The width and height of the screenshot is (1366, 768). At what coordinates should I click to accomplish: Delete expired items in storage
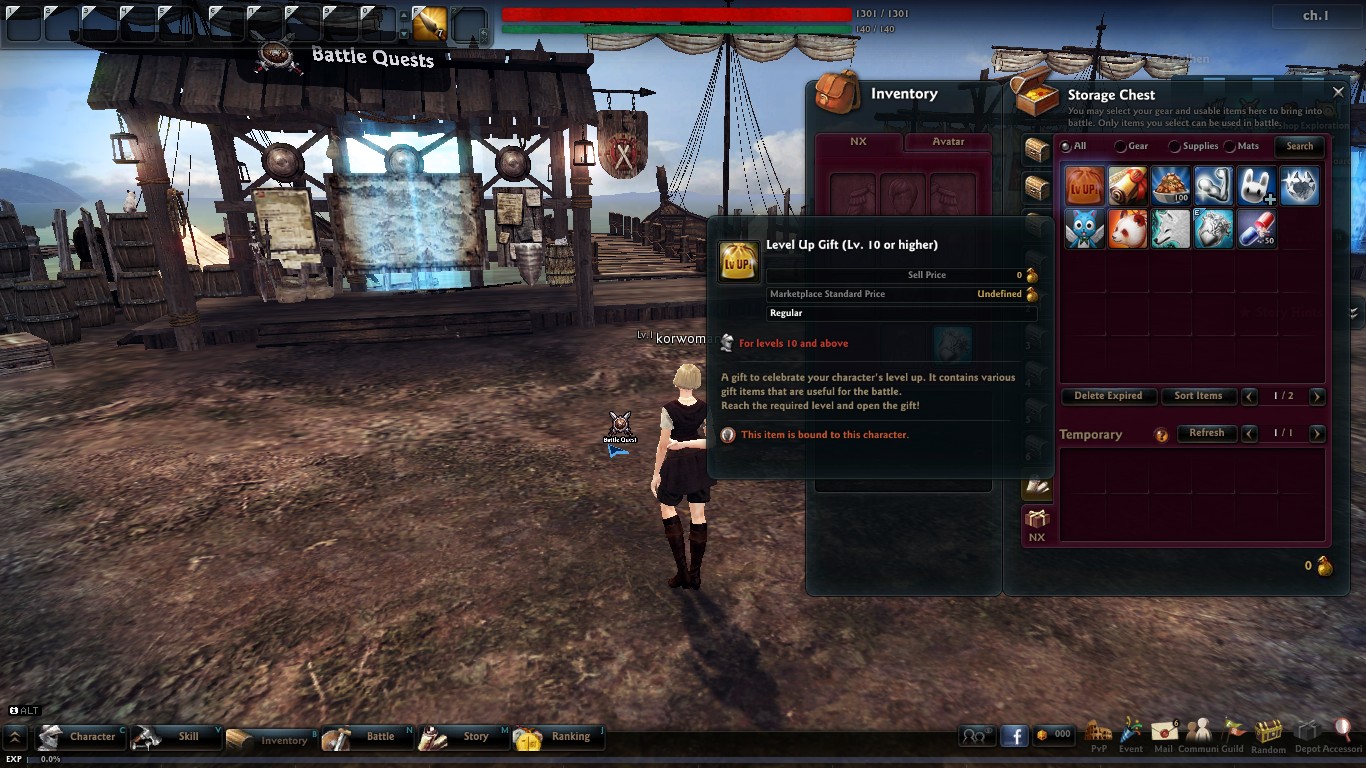coord(1108,396)
